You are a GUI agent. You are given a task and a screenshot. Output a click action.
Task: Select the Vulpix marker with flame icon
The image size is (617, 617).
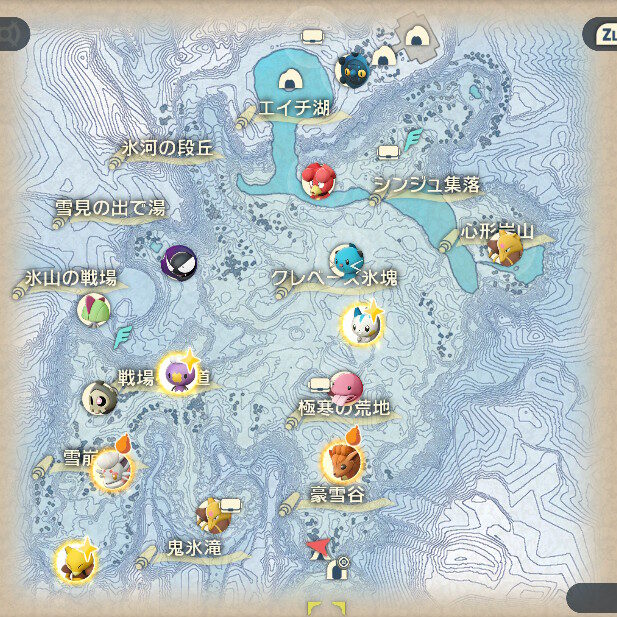(341, 462)
